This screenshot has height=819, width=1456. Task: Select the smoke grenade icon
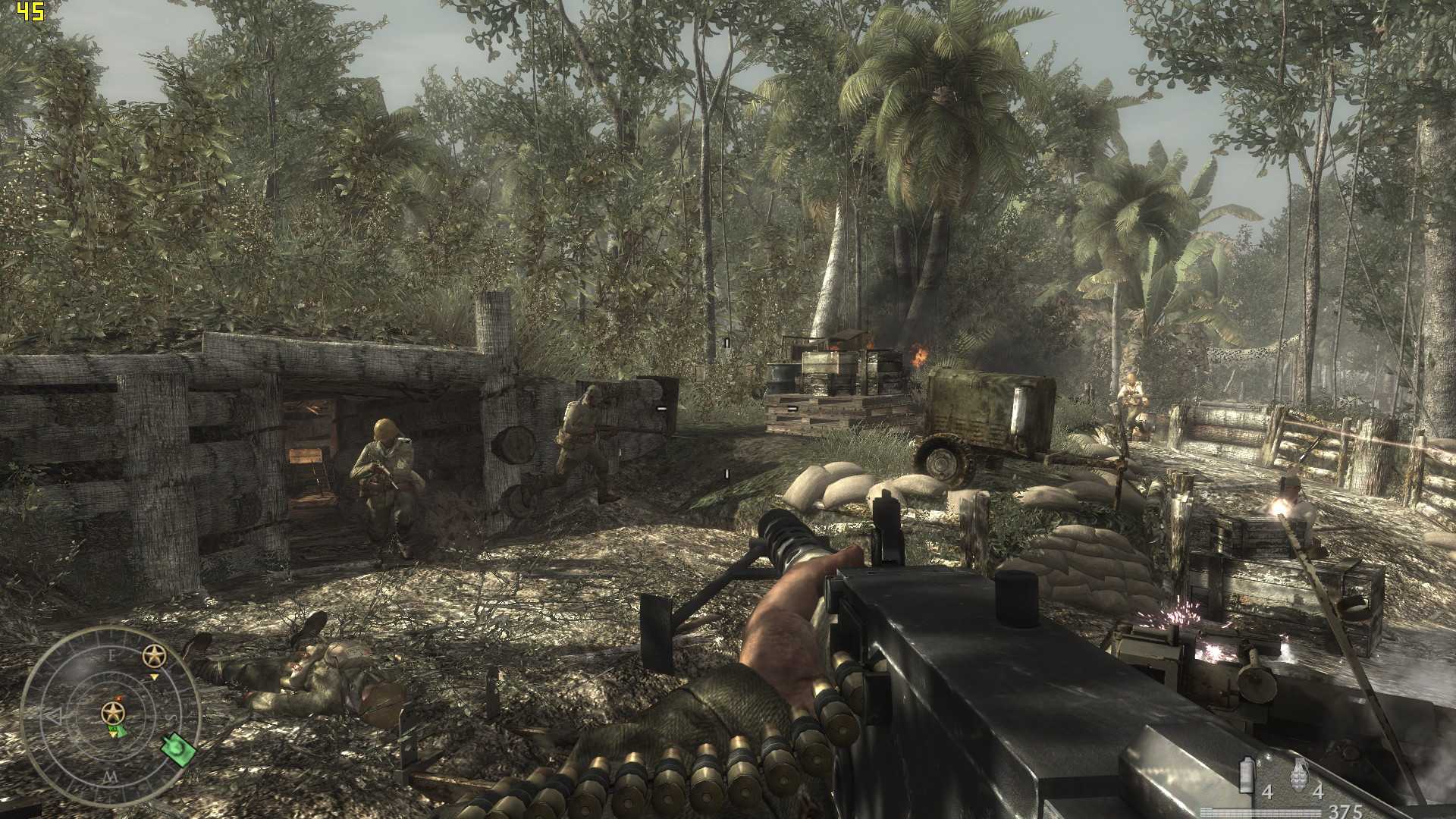(1246, 774)
